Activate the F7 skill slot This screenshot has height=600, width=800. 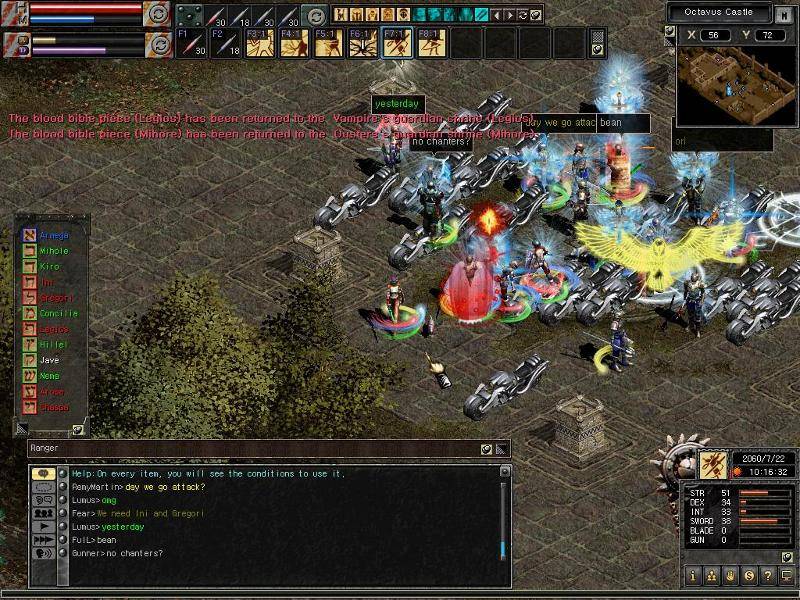395,43
